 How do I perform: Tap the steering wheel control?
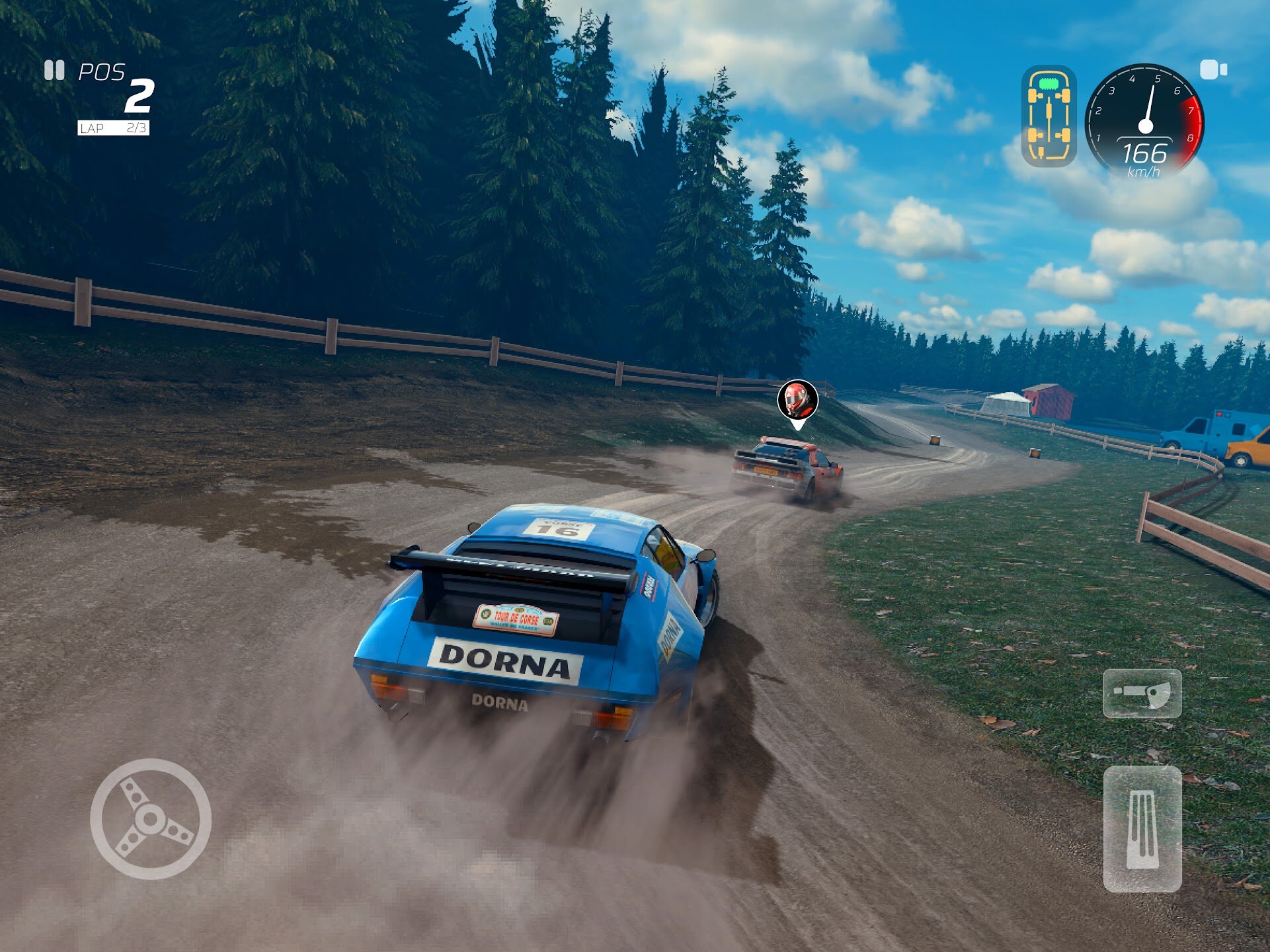(x=151, y=818)
